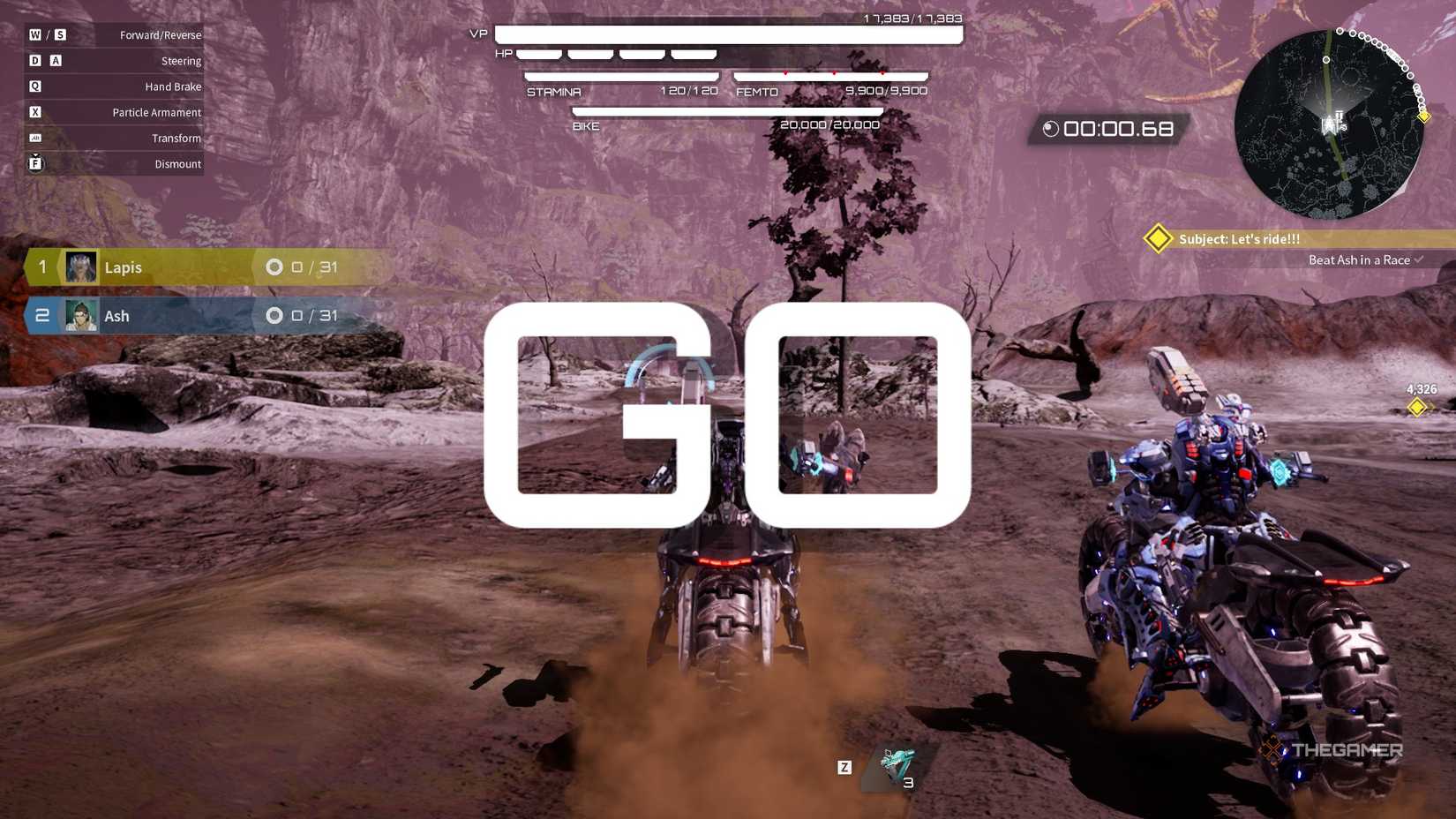
Task: Click the Steering control label
Action: click(x=181, y=60)
